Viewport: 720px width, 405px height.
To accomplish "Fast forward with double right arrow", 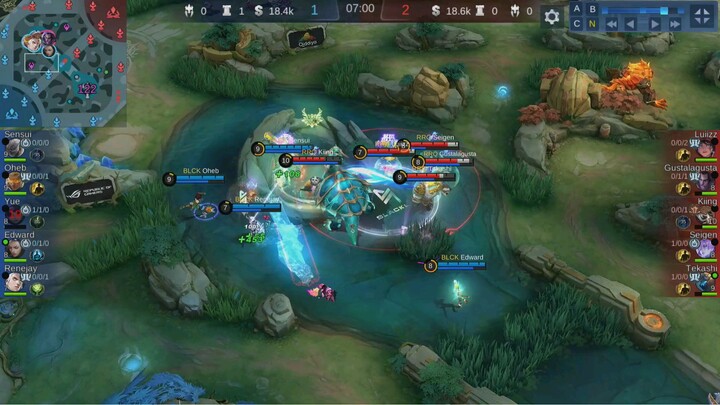I will coord(677,24).
